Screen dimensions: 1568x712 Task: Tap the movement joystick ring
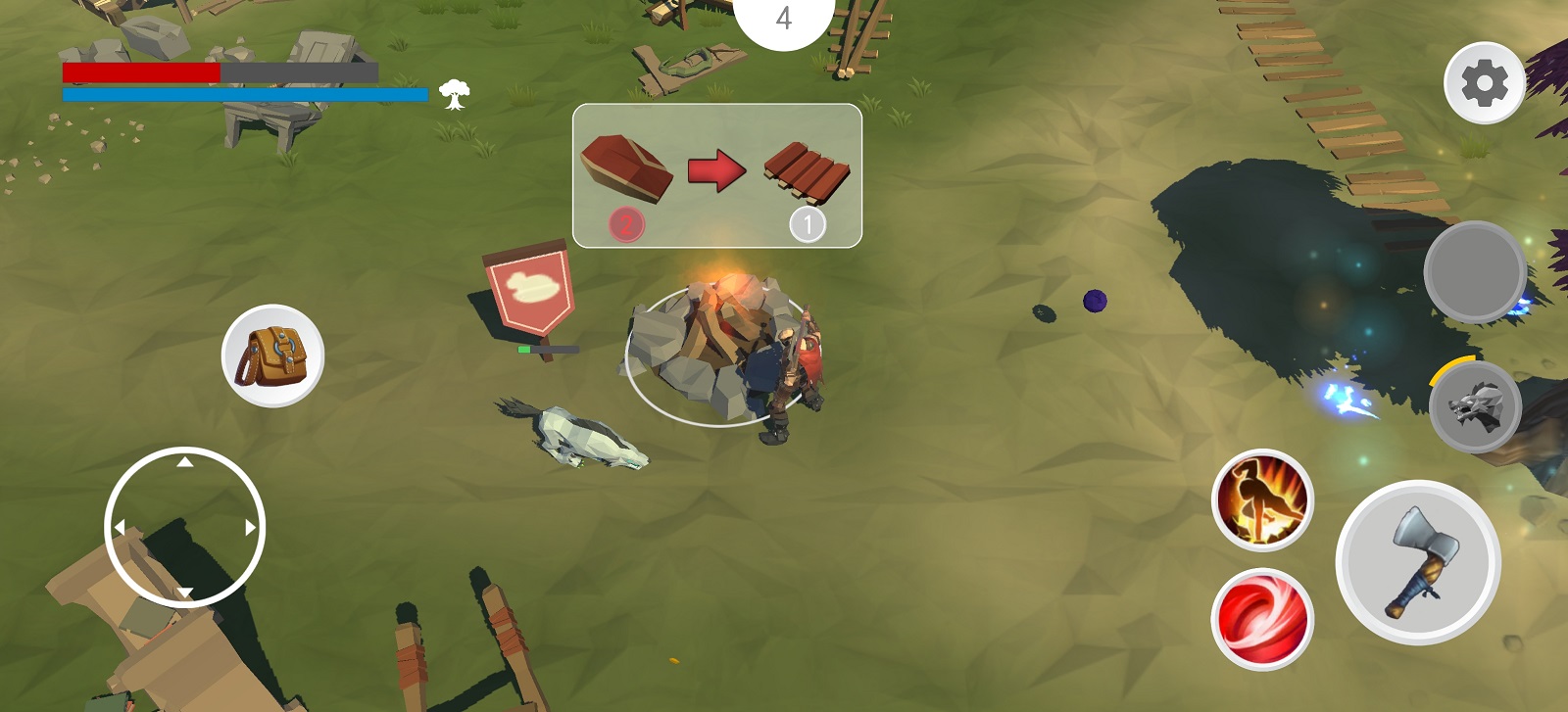184,527
